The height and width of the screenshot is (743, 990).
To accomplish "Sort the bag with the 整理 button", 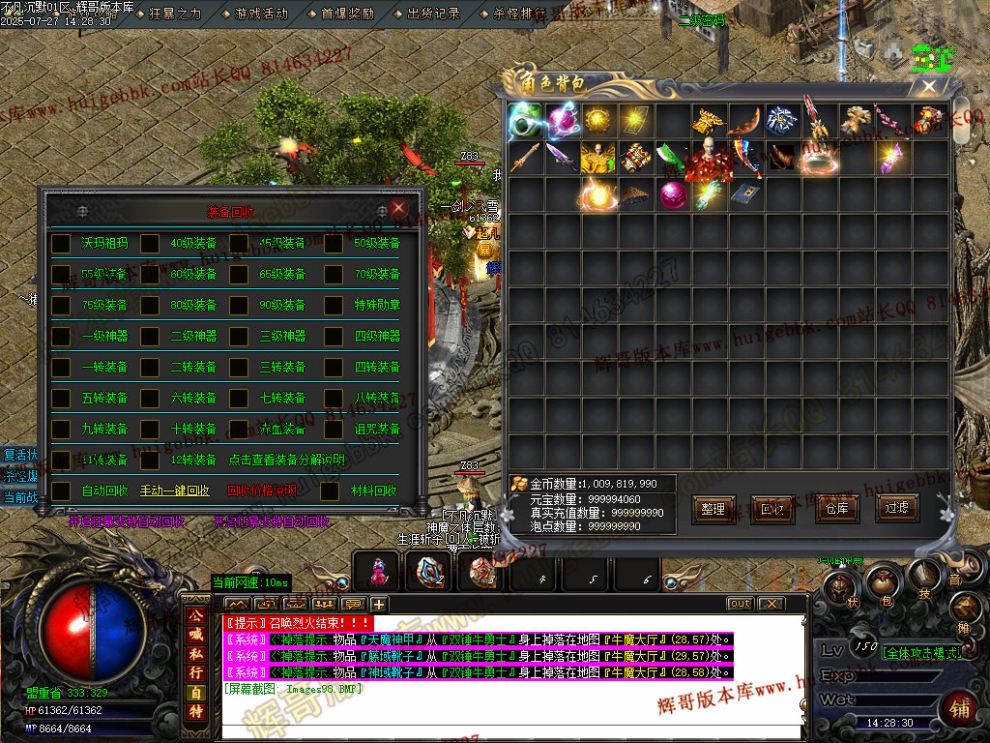I will tap(713, 509).
